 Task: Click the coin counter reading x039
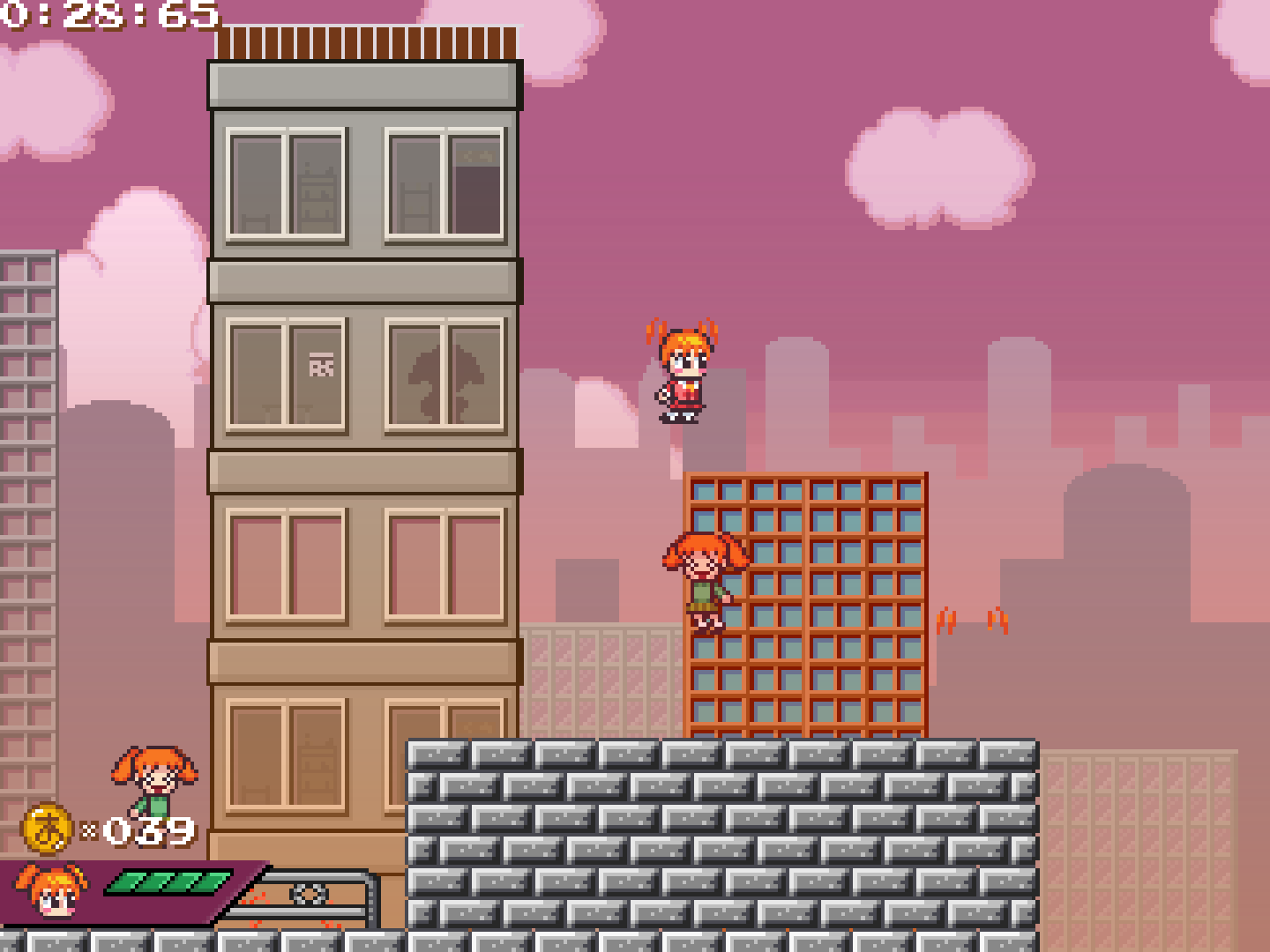[x=137, y=829]
